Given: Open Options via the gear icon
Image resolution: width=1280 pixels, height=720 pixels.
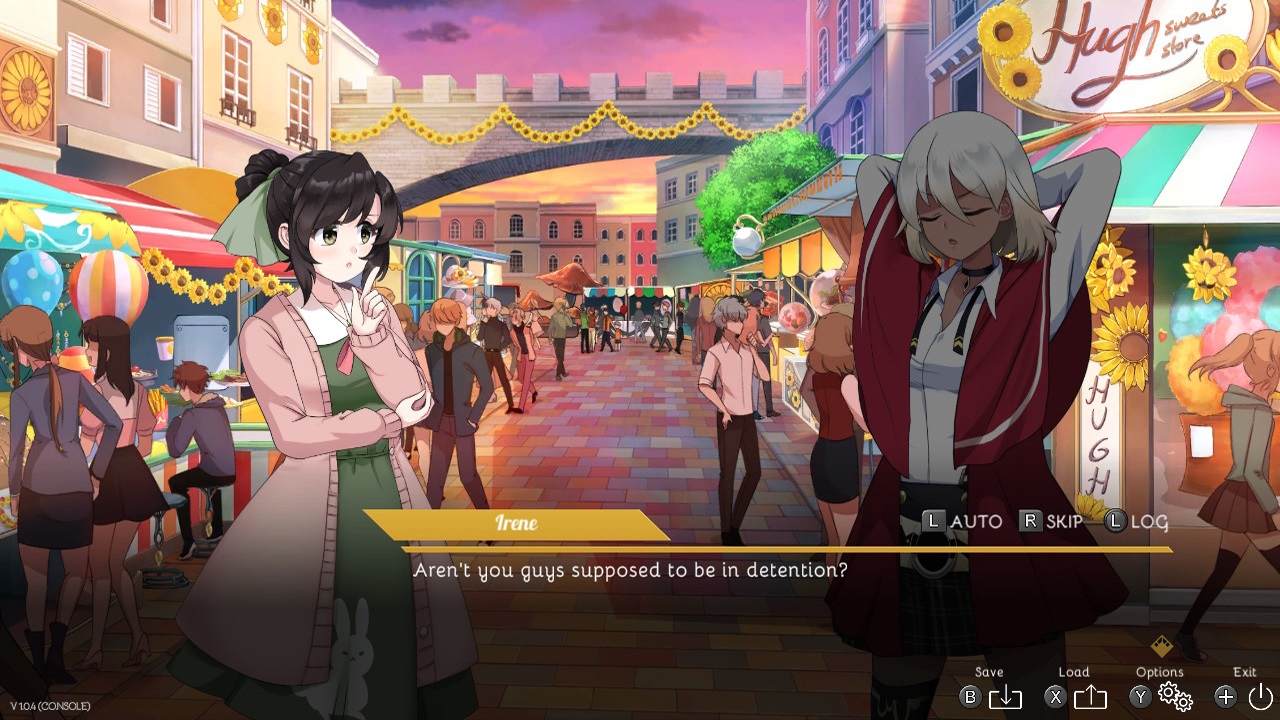Looking at the screenshot, I should [1173, 697].
